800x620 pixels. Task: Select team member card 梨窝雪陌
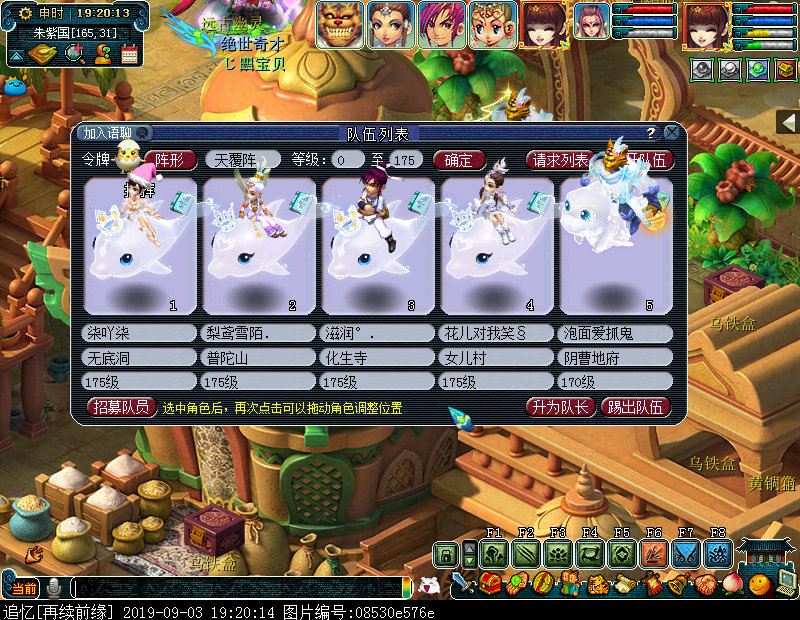click(x=257, y=246)
